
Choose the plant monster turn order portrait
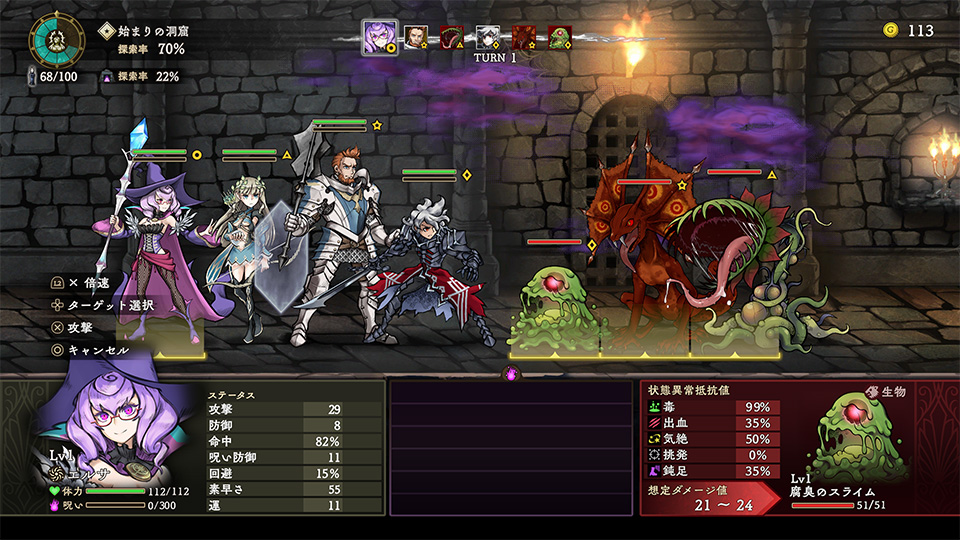pos(452,38)
